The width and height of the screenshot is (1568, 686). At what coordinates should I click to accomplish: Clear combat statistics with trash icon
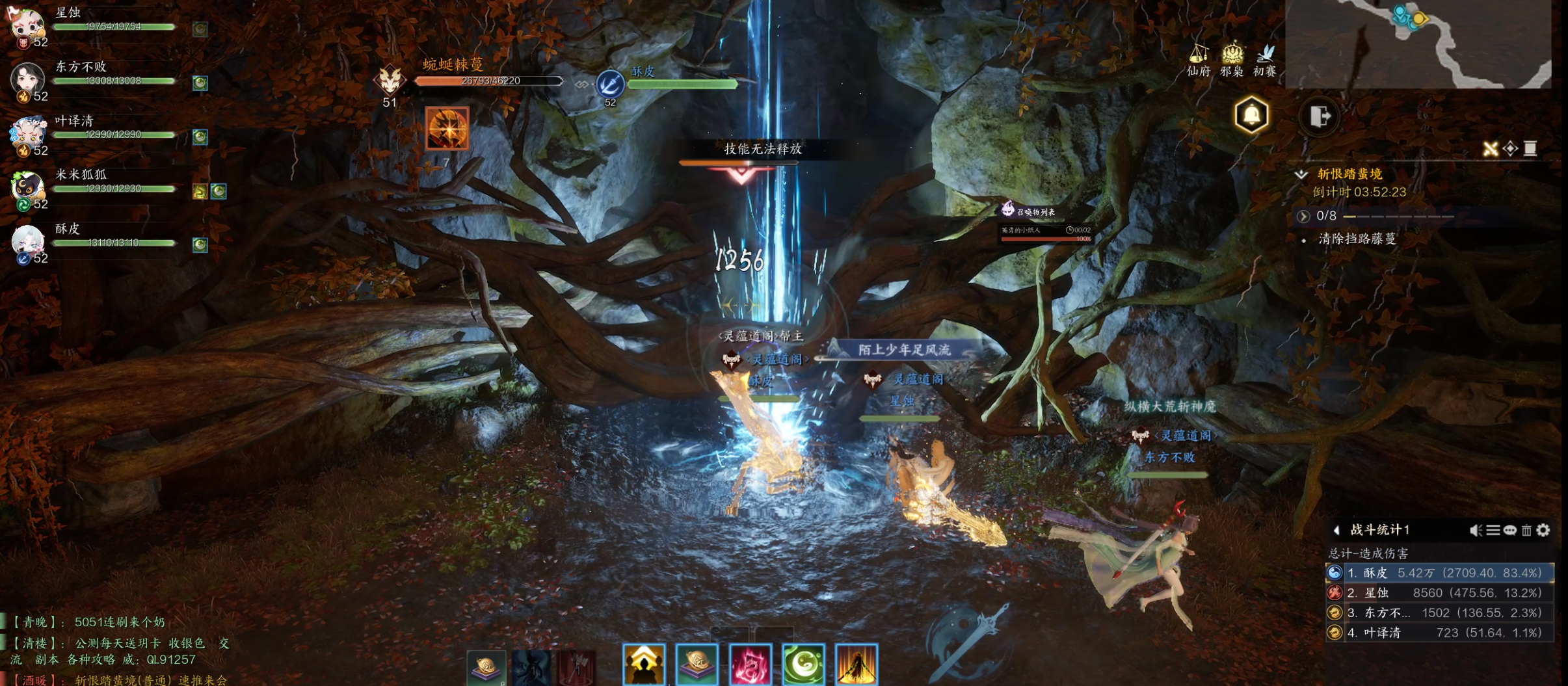click(x=1526, y=531)
